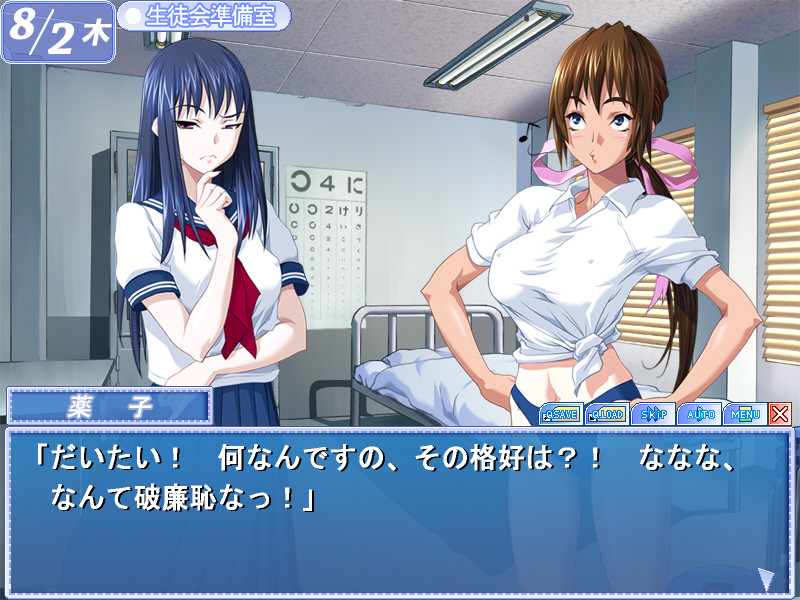The width and height of the screenshot is (800, 600).
Task: Advance dialogue via the arrow indicator
Action: point(765,577)
